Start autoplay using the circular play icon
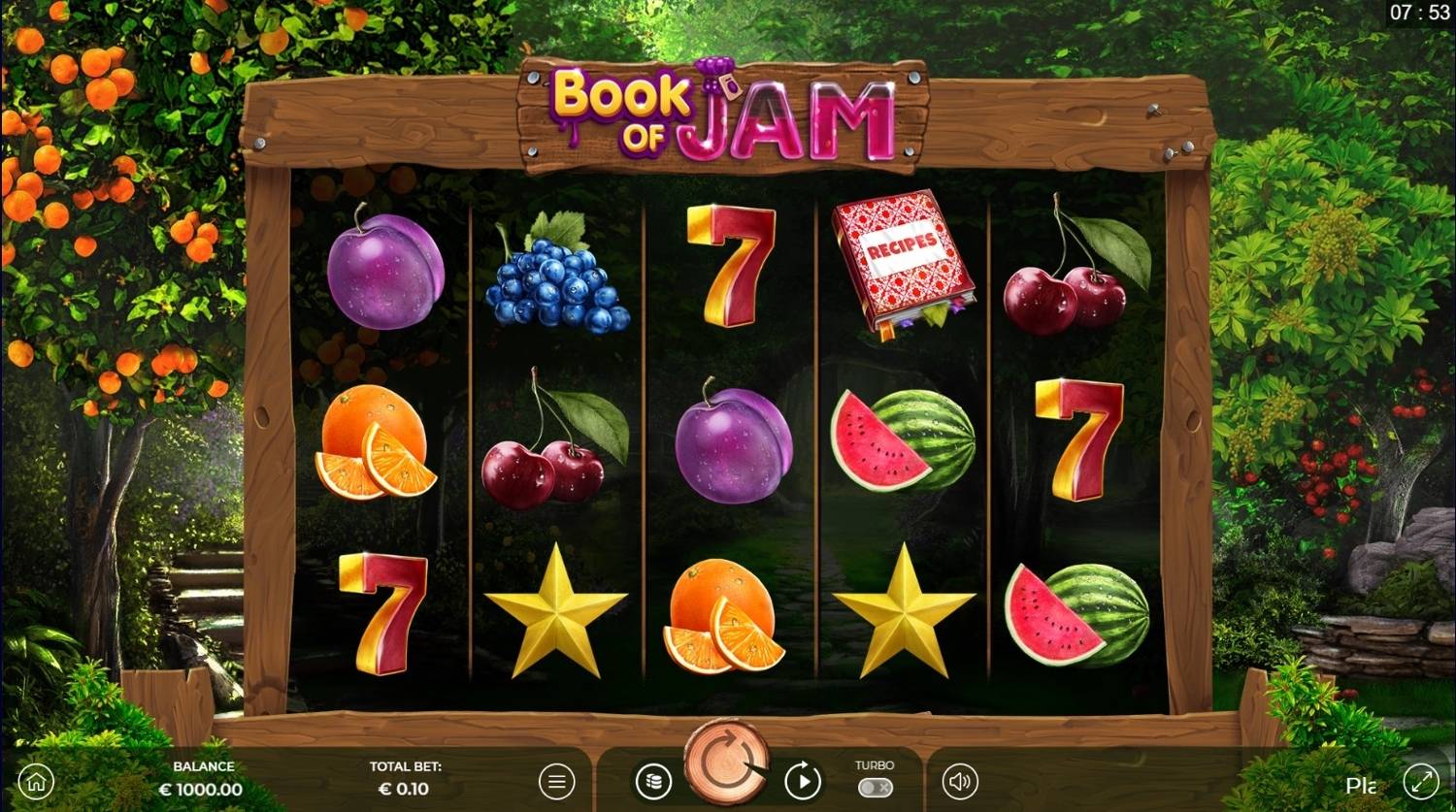1456x812 pixels. point(801,780)
